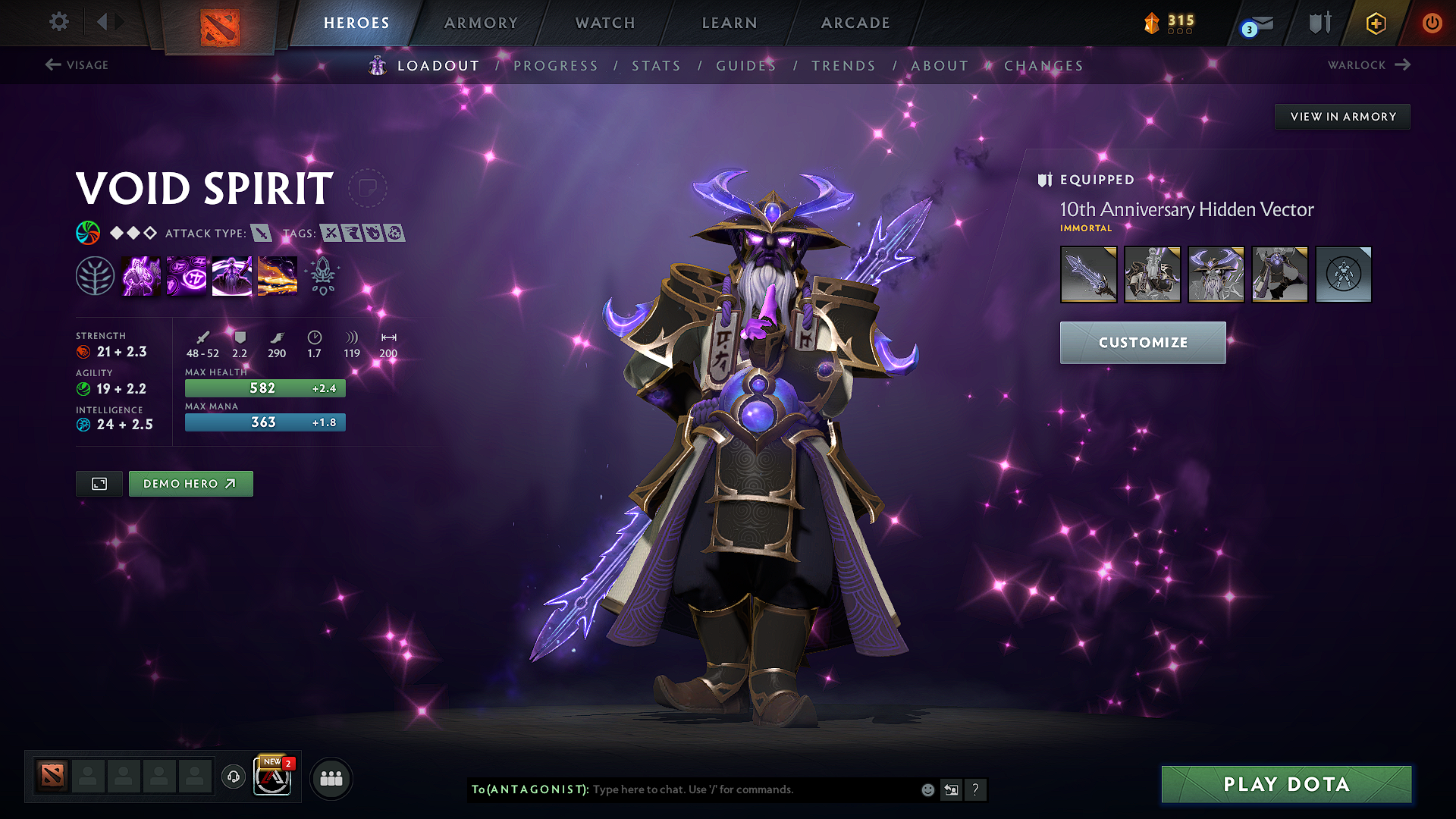Switch to the ARMORY tab
The width and height of the screenshot is (1456, 819).
click(481, 23)
